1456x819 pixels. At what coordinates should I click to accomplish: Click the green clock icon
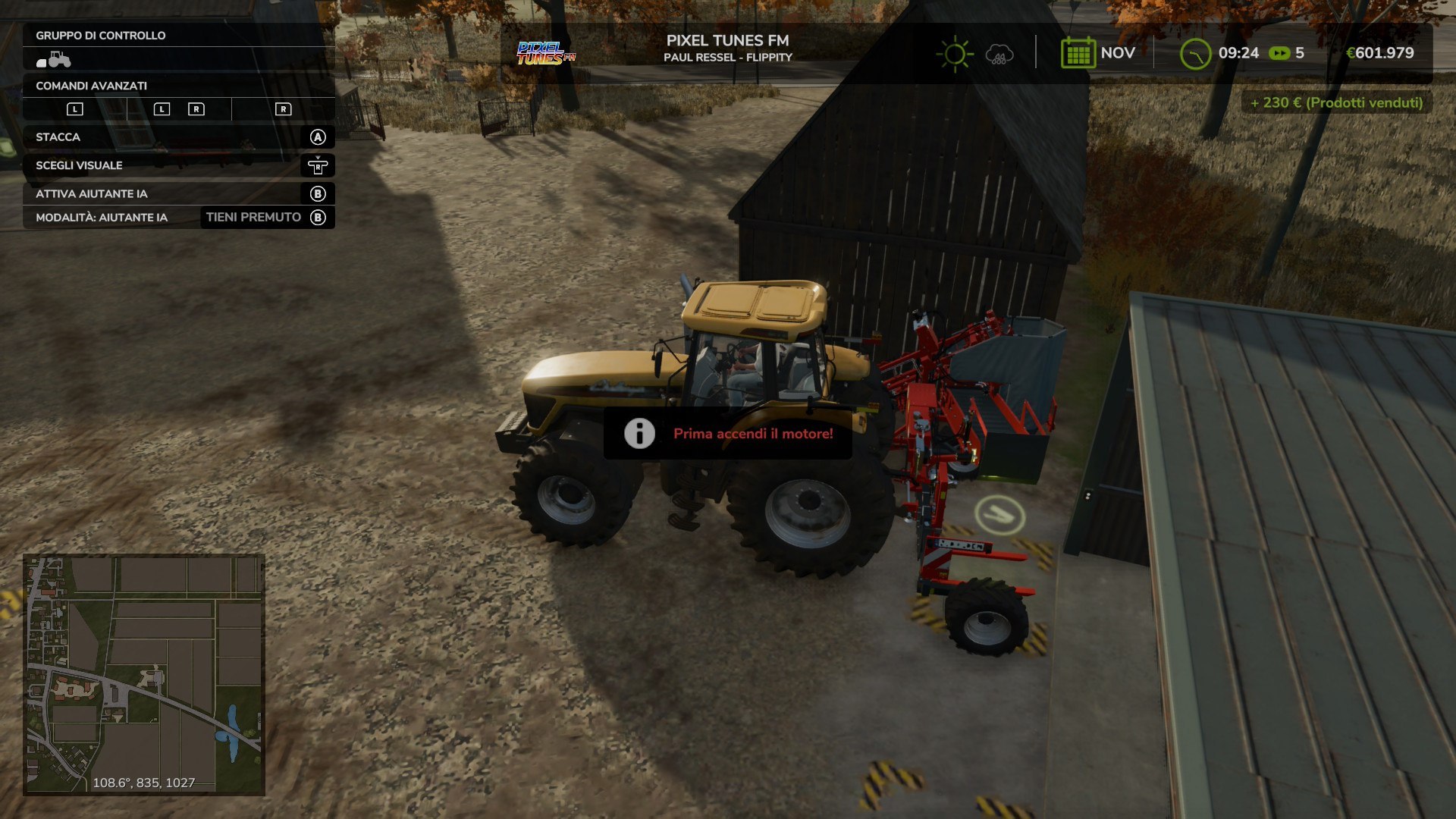(x=1195, y=54)
